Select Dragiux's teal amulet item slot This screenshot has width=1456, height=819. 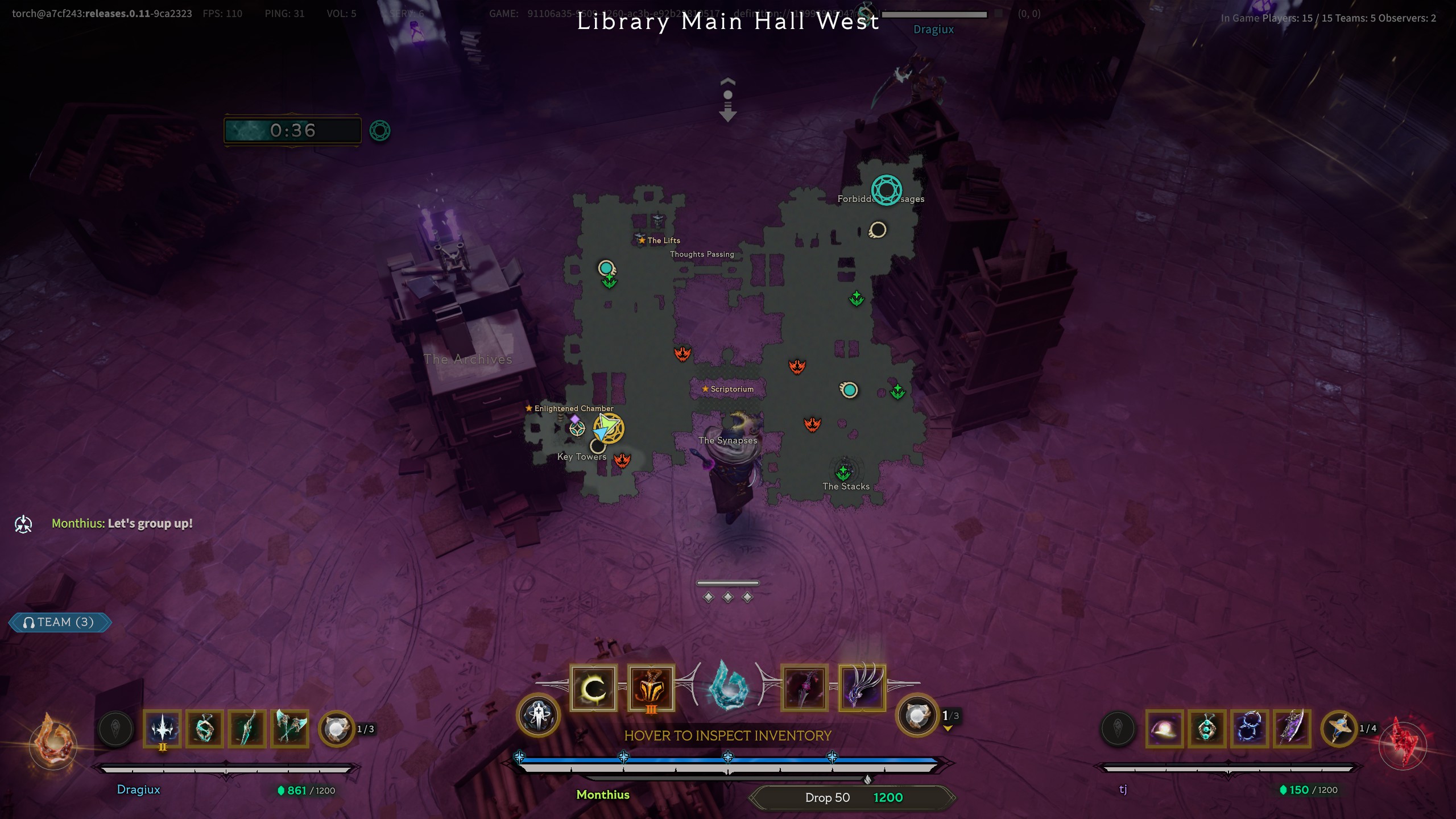(x=205, y=729)
